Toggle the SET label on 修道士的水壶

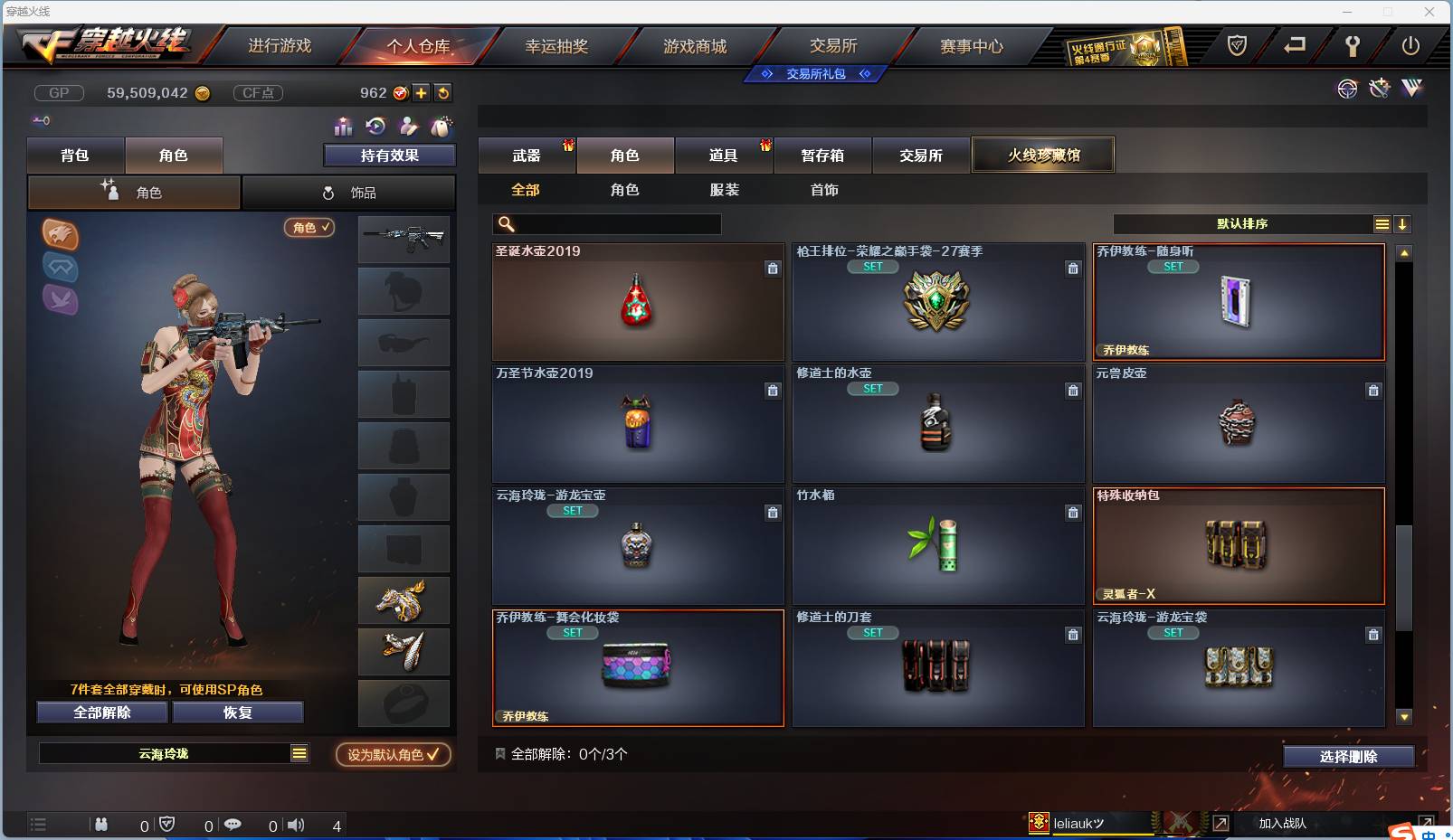(x=873, y=389)
